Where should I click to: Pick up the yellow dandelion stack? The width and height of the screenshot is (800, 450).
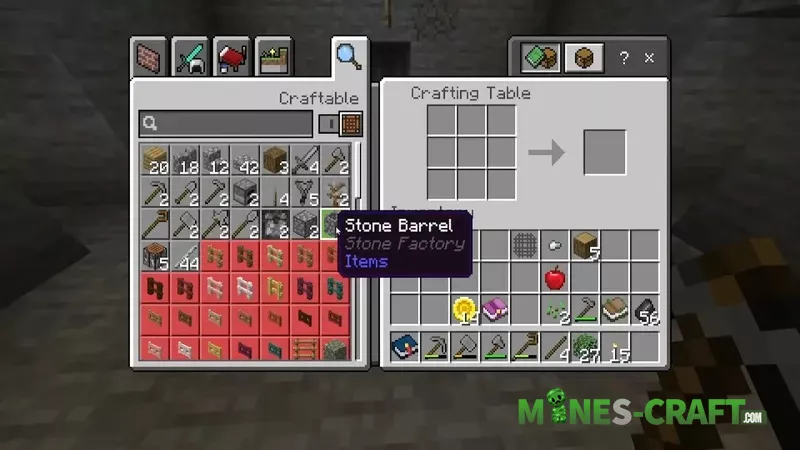(x=465, y=309)
